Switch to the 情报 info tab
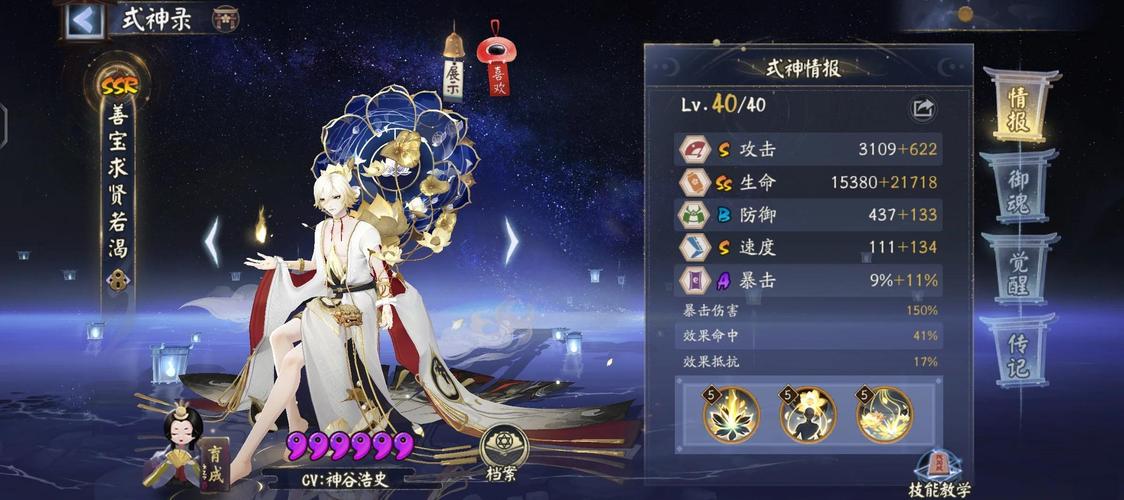 click(1018, 104)
